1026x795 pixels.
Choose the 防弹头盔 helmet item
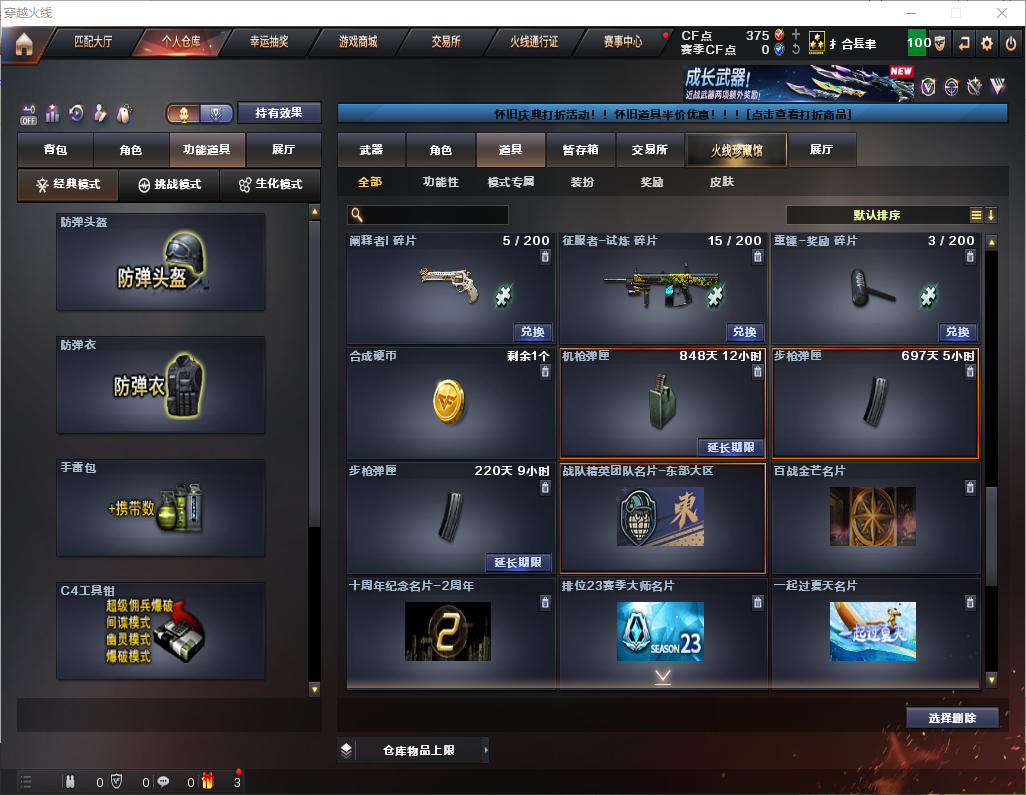click(x=160, y=262)
